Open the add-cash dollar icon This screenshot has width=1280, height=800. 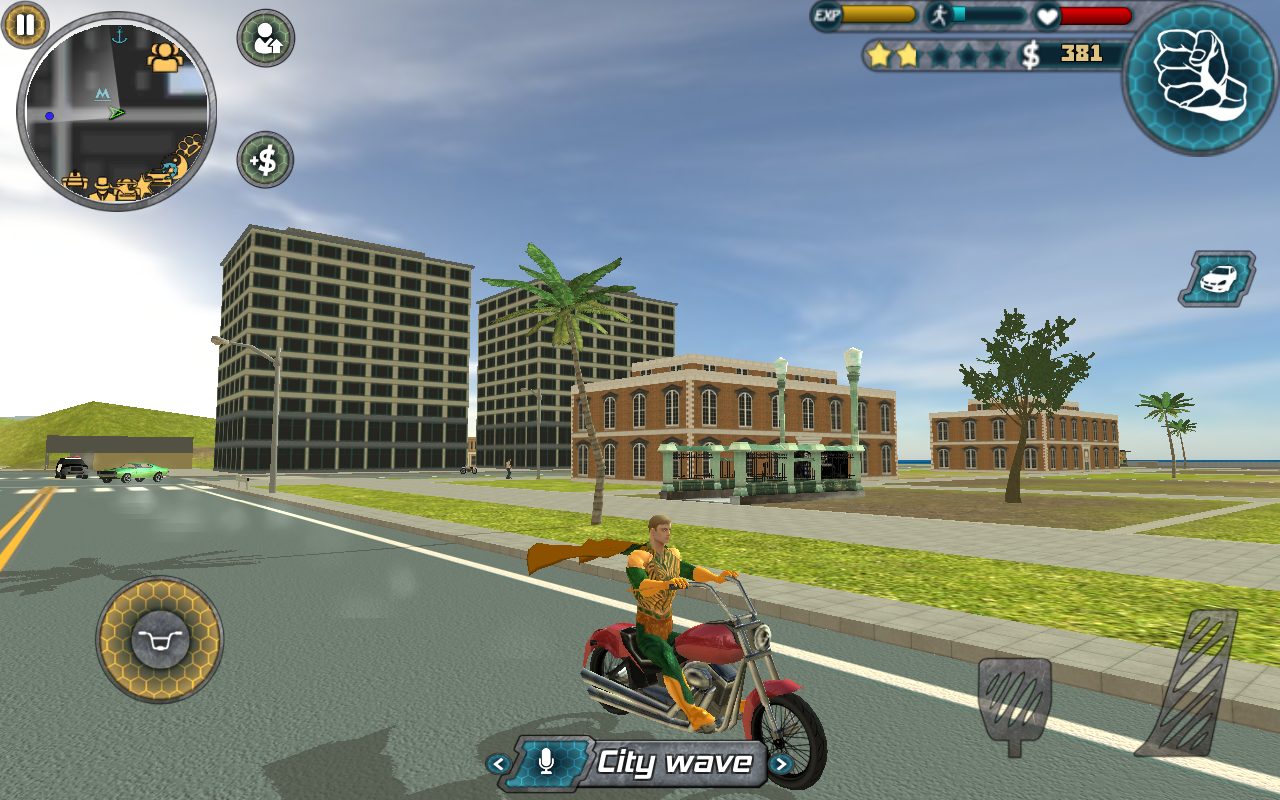263,160
